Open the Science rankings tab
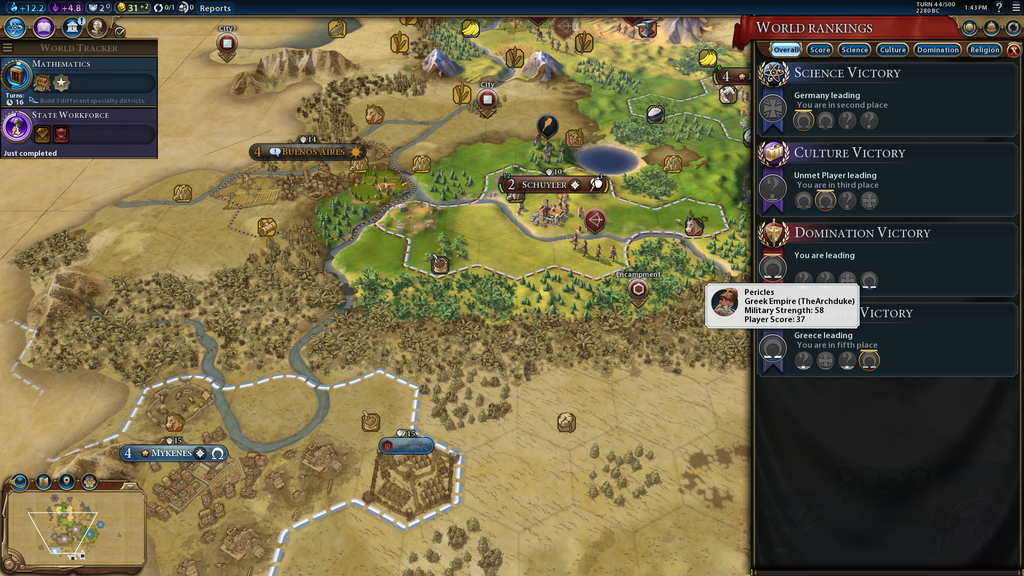This screenshot has height=576, width=1024. click(854, 49)
